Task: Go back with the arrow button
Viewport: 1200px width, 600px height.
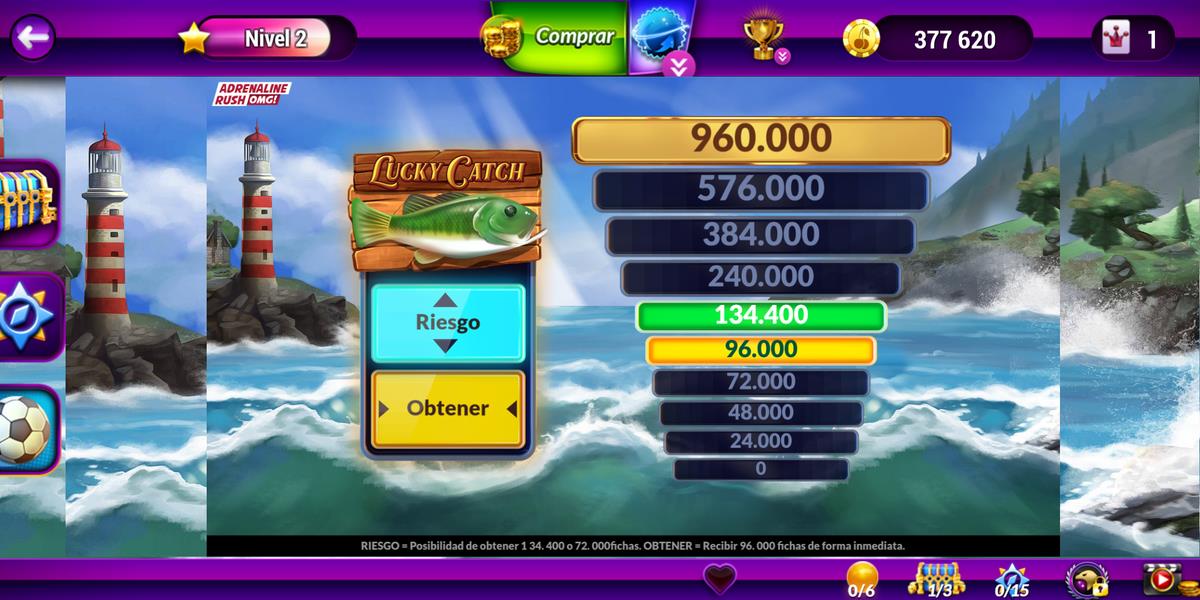Action: [32, 38]
